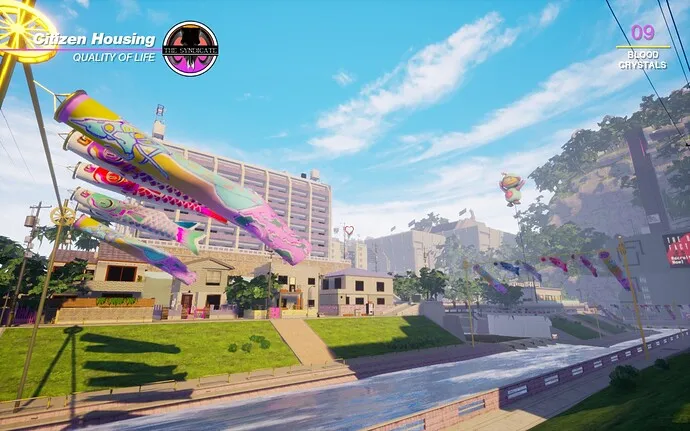This screenshot has height=431, width=690.
Task: Click The Syndicate faction emblem
Action: coord(190,48)
